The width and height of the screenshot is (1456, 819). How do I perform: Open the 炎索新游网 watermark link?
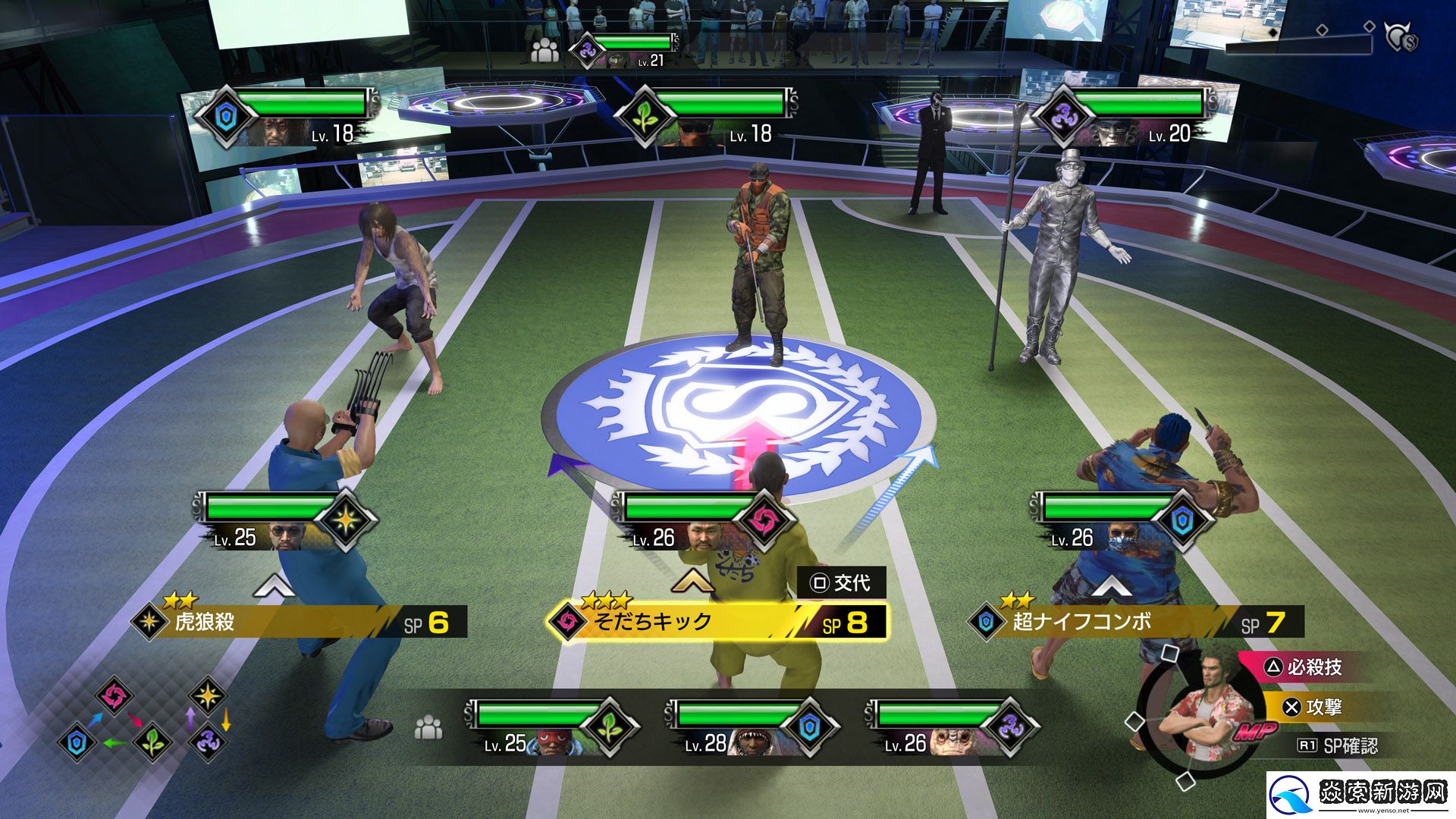coord(1361,794)
